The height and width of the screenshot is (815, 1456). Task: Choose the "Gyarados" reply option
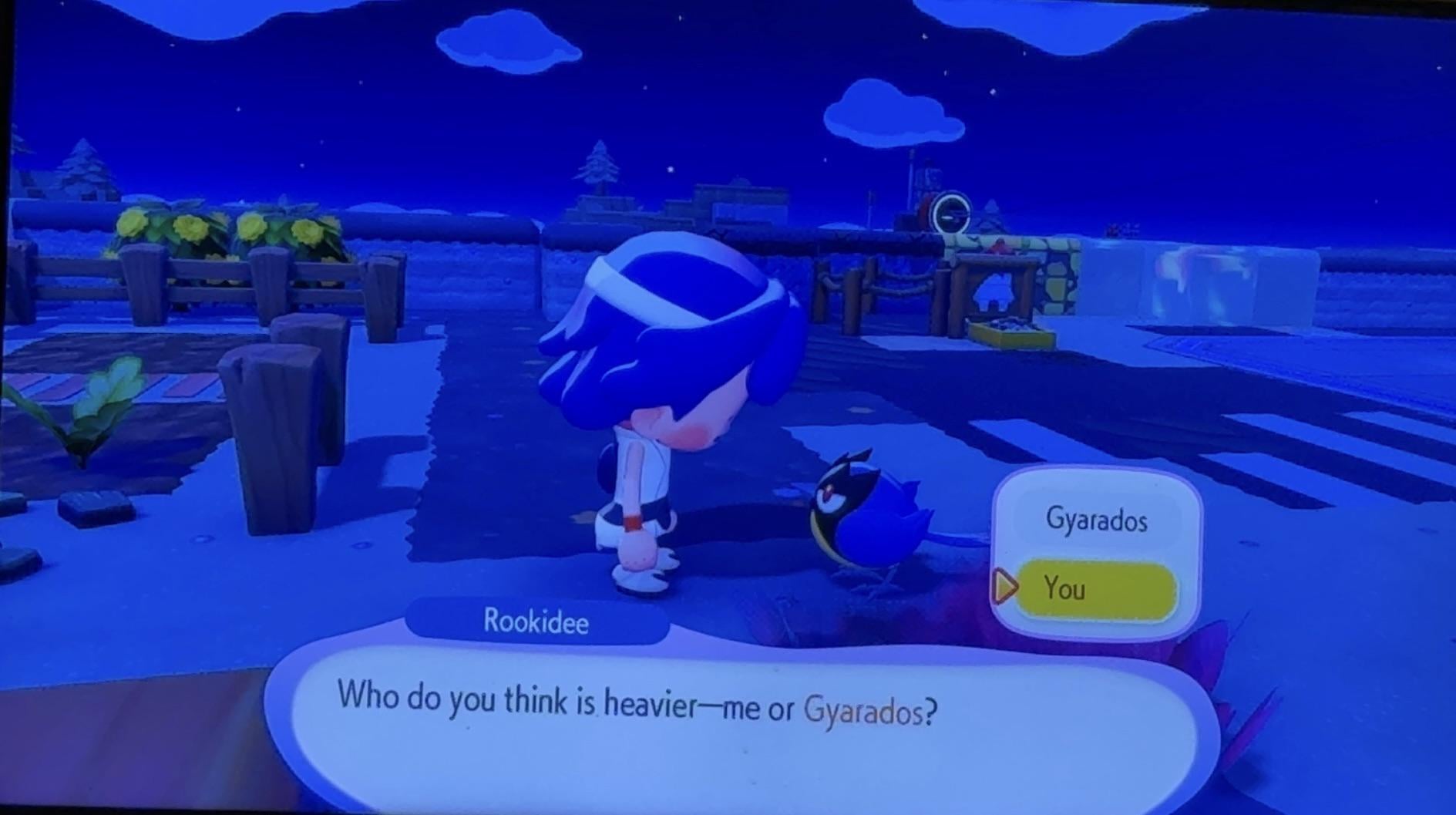(x=1096, y=520)
